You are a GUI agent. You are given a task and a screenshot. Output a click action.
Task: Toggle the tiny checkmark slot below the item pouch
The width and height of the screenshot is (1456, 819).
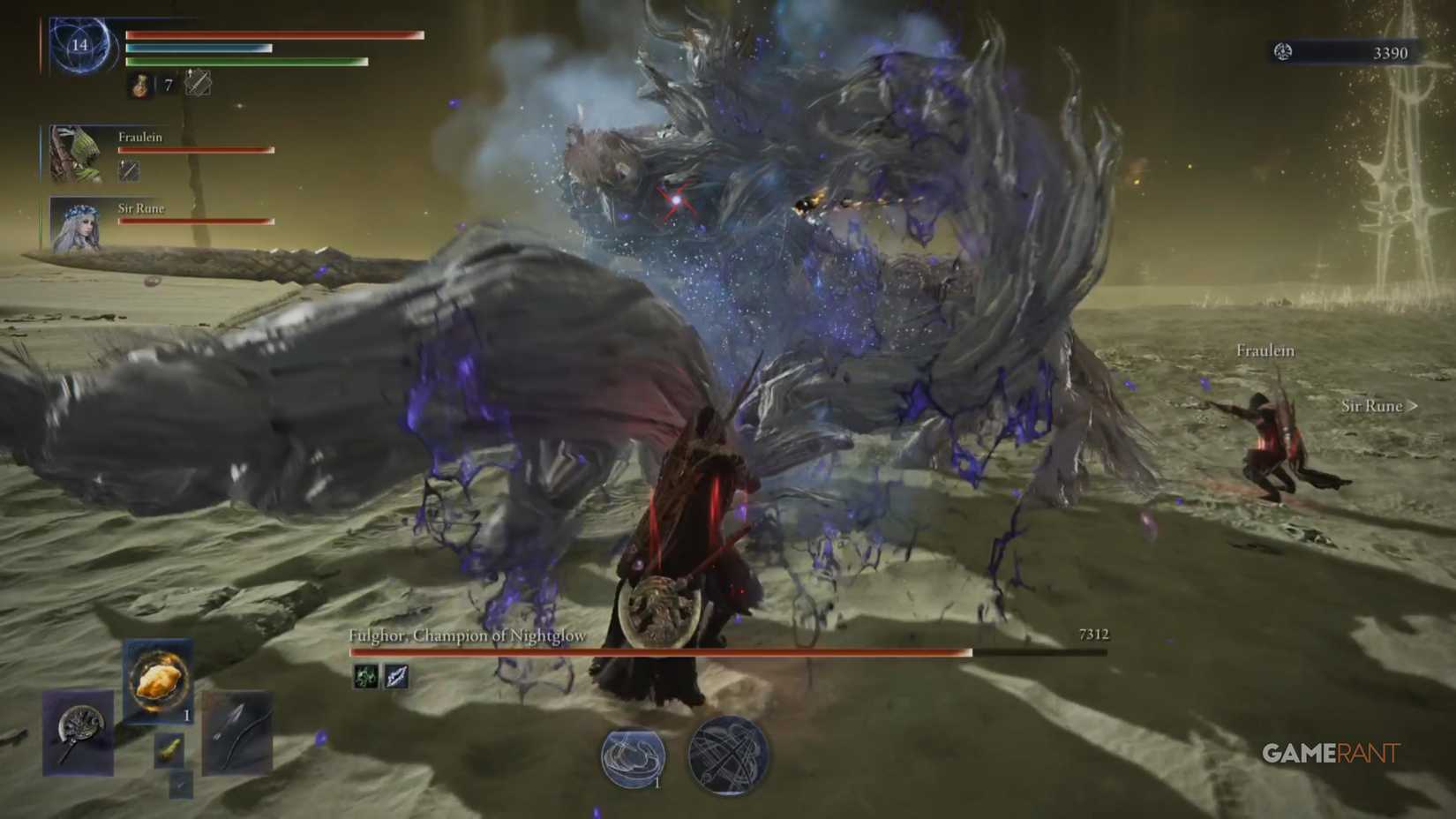coord(182,785)
